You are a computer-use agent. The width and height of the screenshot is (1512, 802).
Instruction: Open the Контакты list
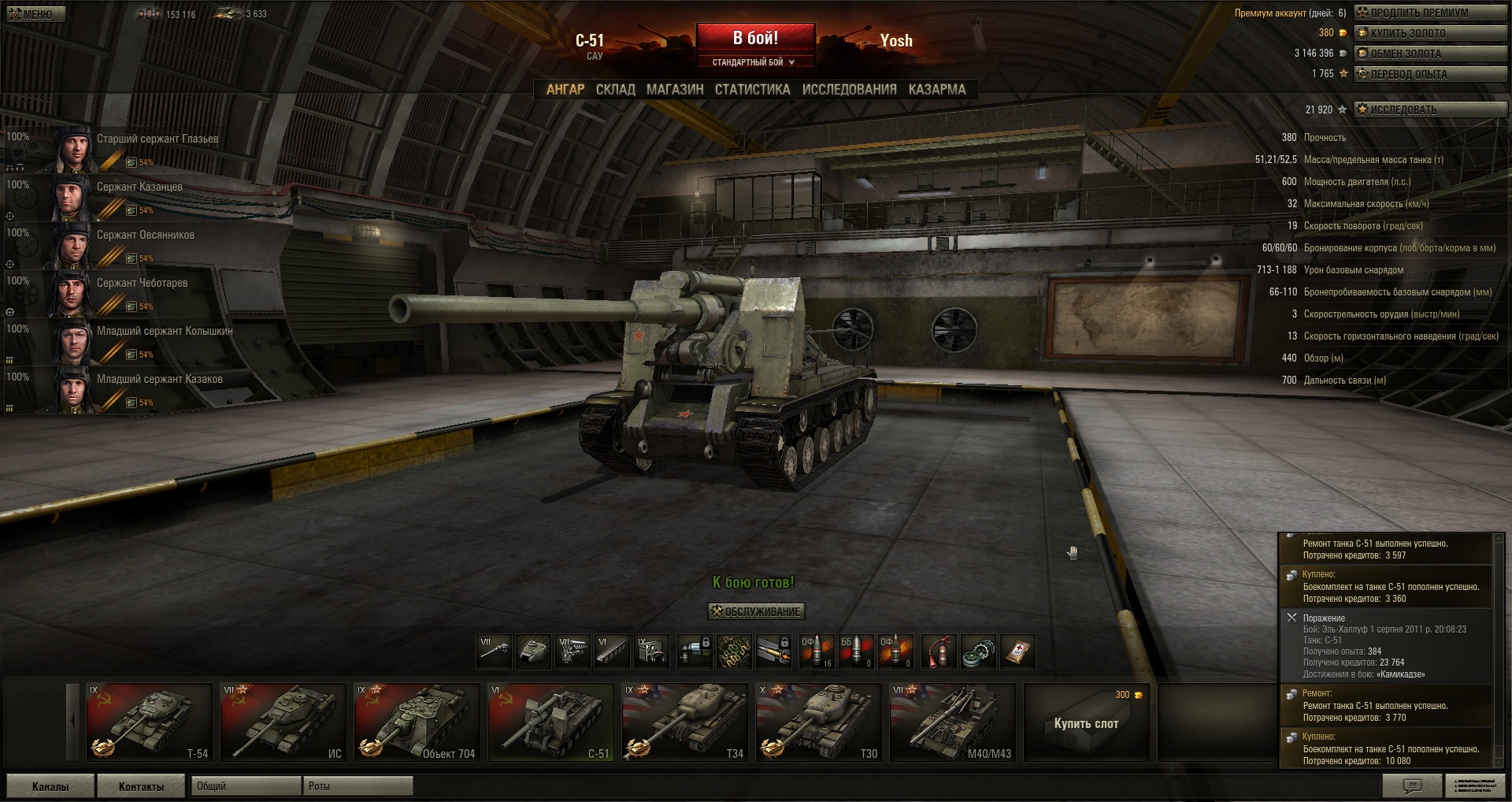(141, 786)
